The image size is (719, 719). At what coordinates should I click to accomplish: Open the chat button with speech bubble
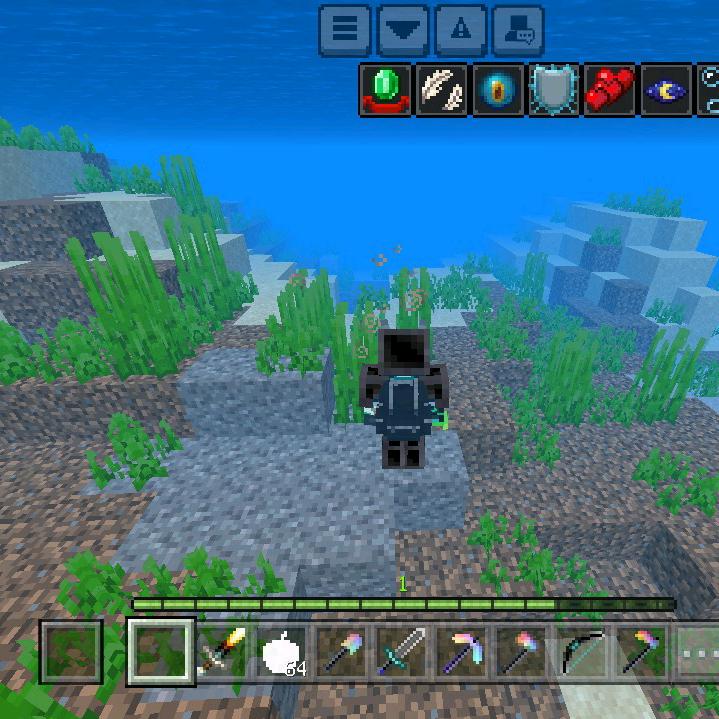(518, 30)
